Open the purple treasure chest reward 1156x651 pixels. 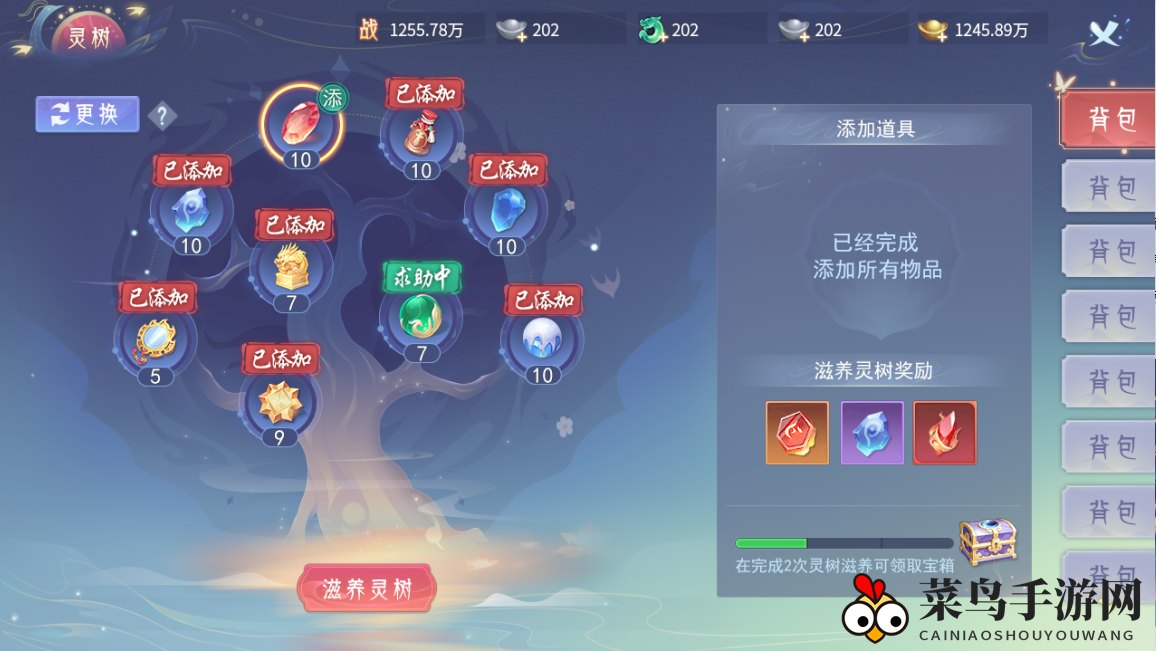(987, 541)
